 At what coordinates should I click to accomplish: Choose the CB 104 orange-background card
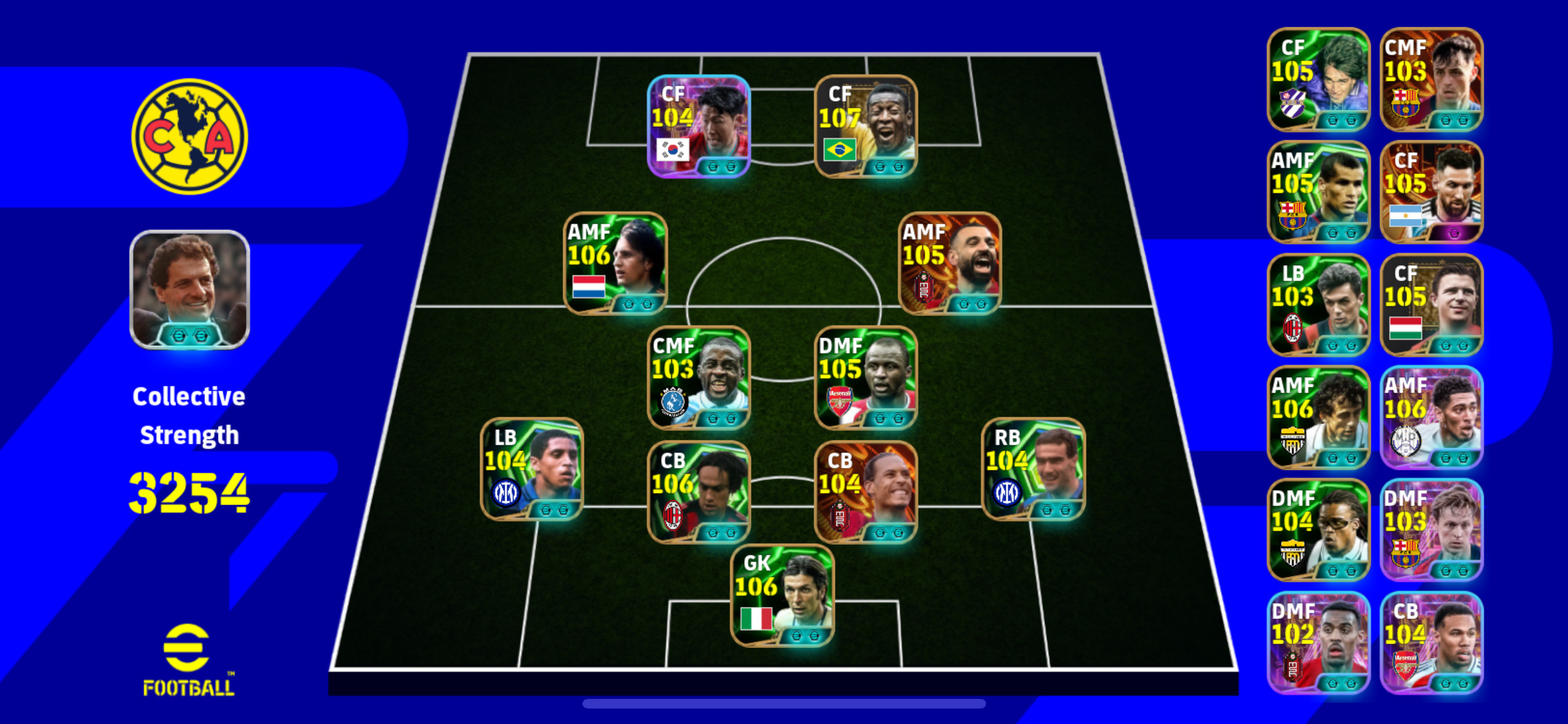866,492
